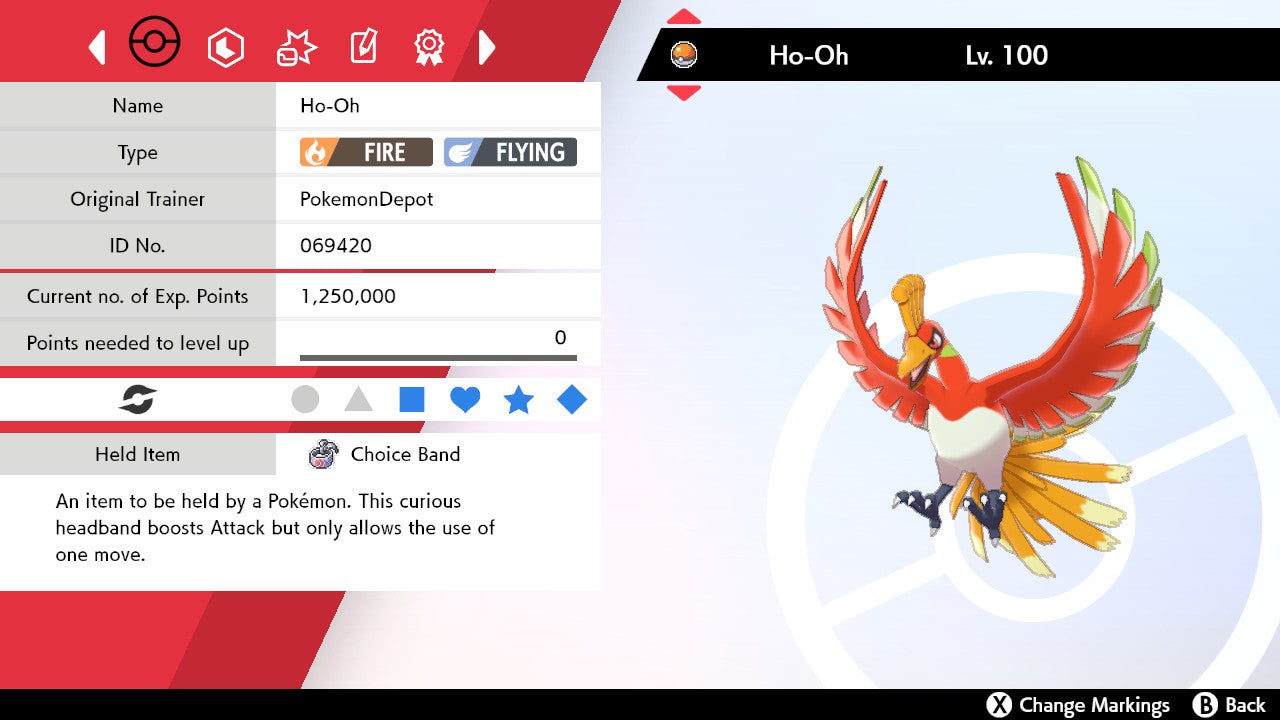Go to previous tab with left arrow
The image size is (1280, 720).
click(x=97, y=47)
